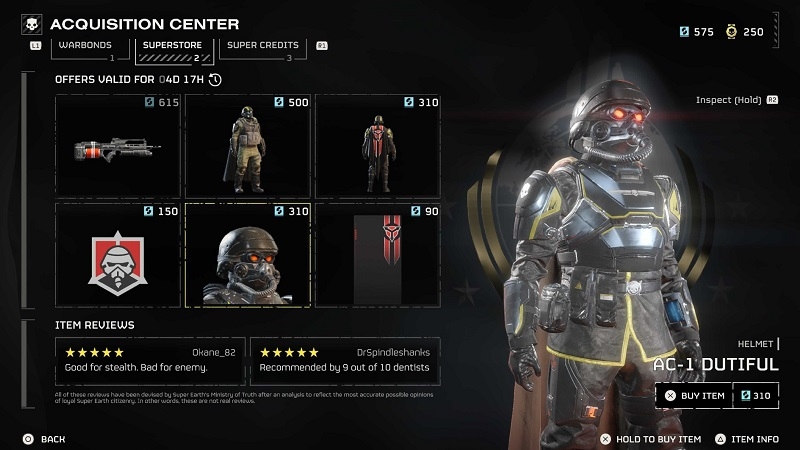Image resolution: width=800 pixels, height=450 pixels.
Task: Select the 150-credit helmet emblem player card
Action: click(x=118, y=254)
